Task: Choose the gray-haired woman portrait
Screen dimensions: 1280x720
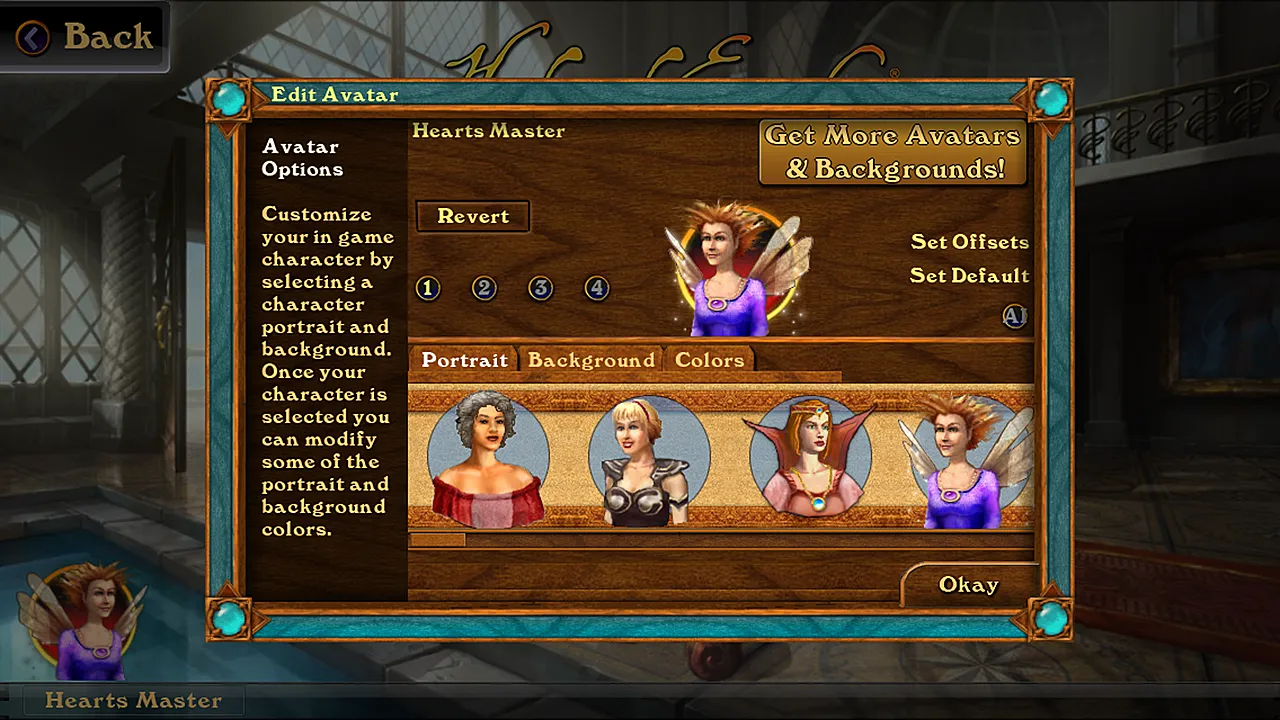Action: point(487,458)
